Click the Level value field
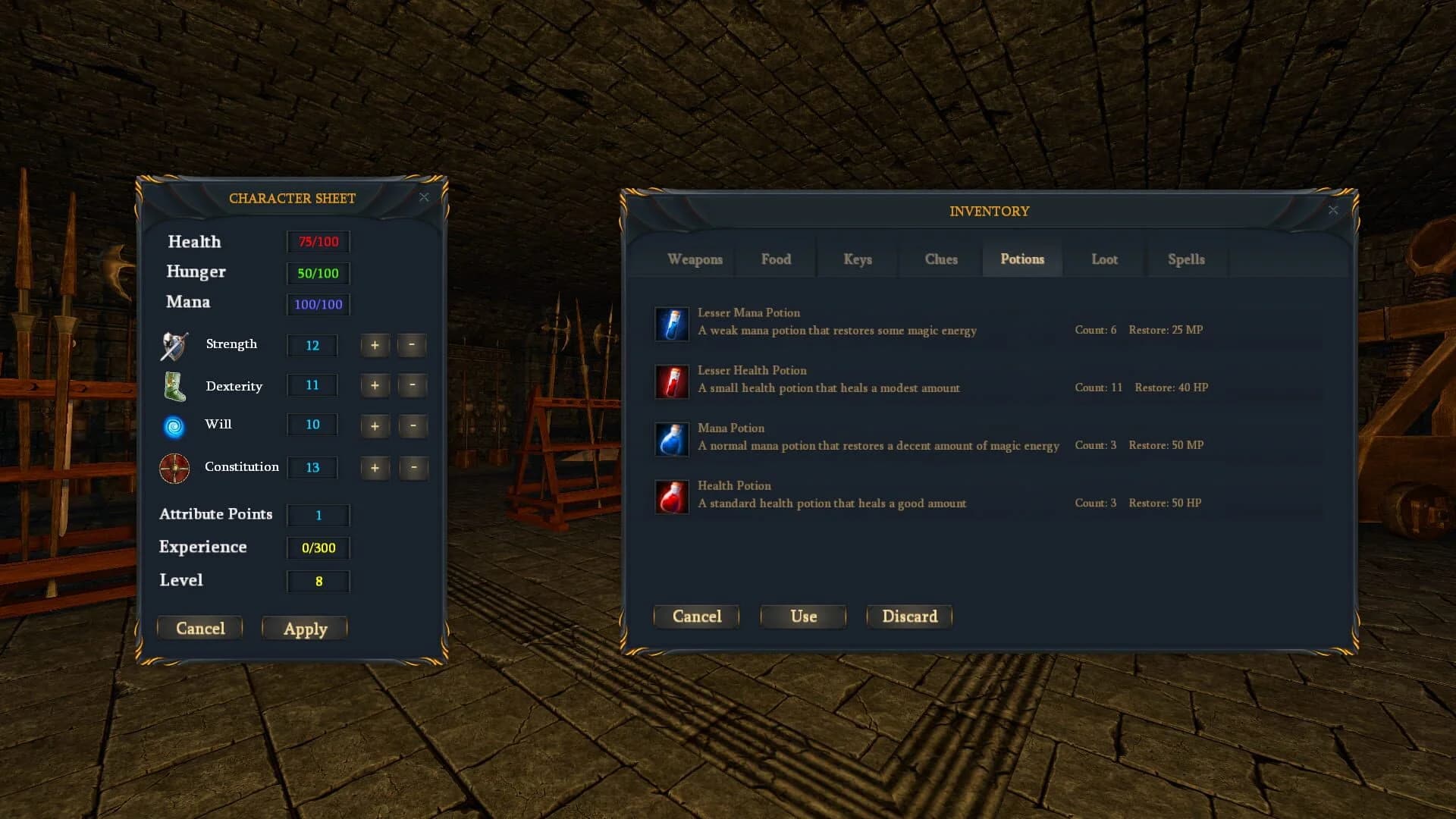Image resolution: width=1456 pixels, height=819 pixels. coord(318,581)
